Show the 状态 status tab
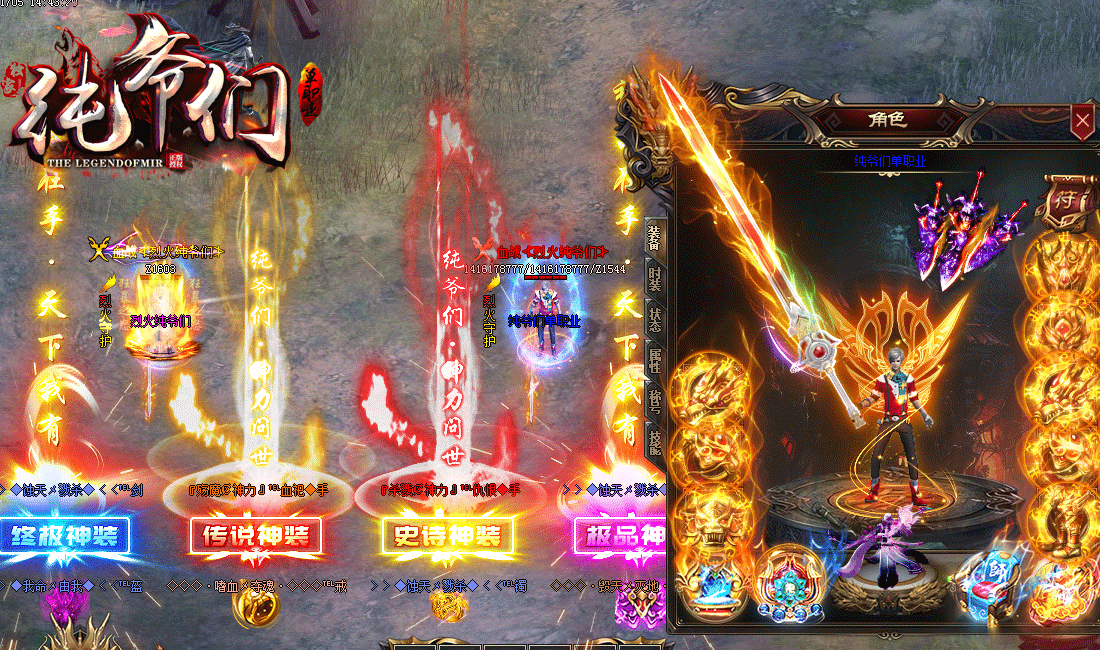The image size is (1100, 650). (654, 319)
